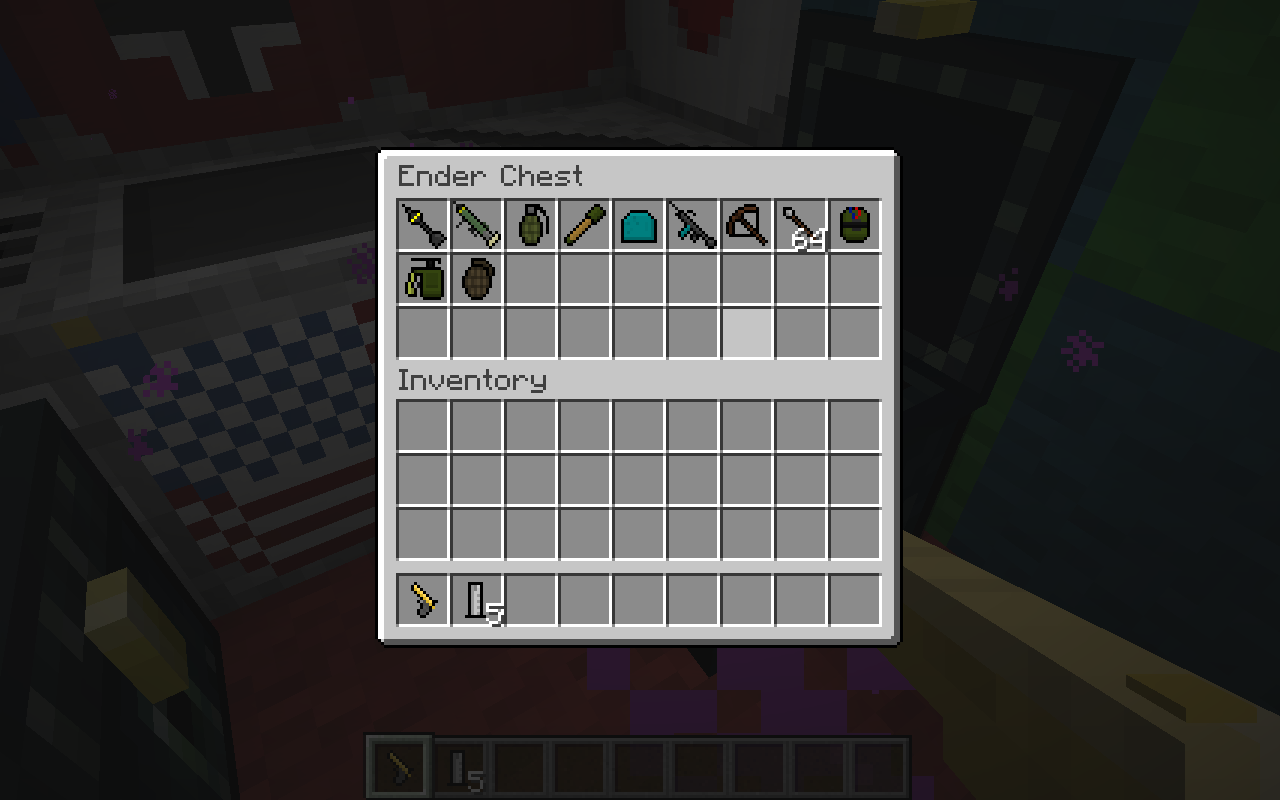Pick up the stack of 64 arrows
Screen dimensions: 1280x800
801,224
